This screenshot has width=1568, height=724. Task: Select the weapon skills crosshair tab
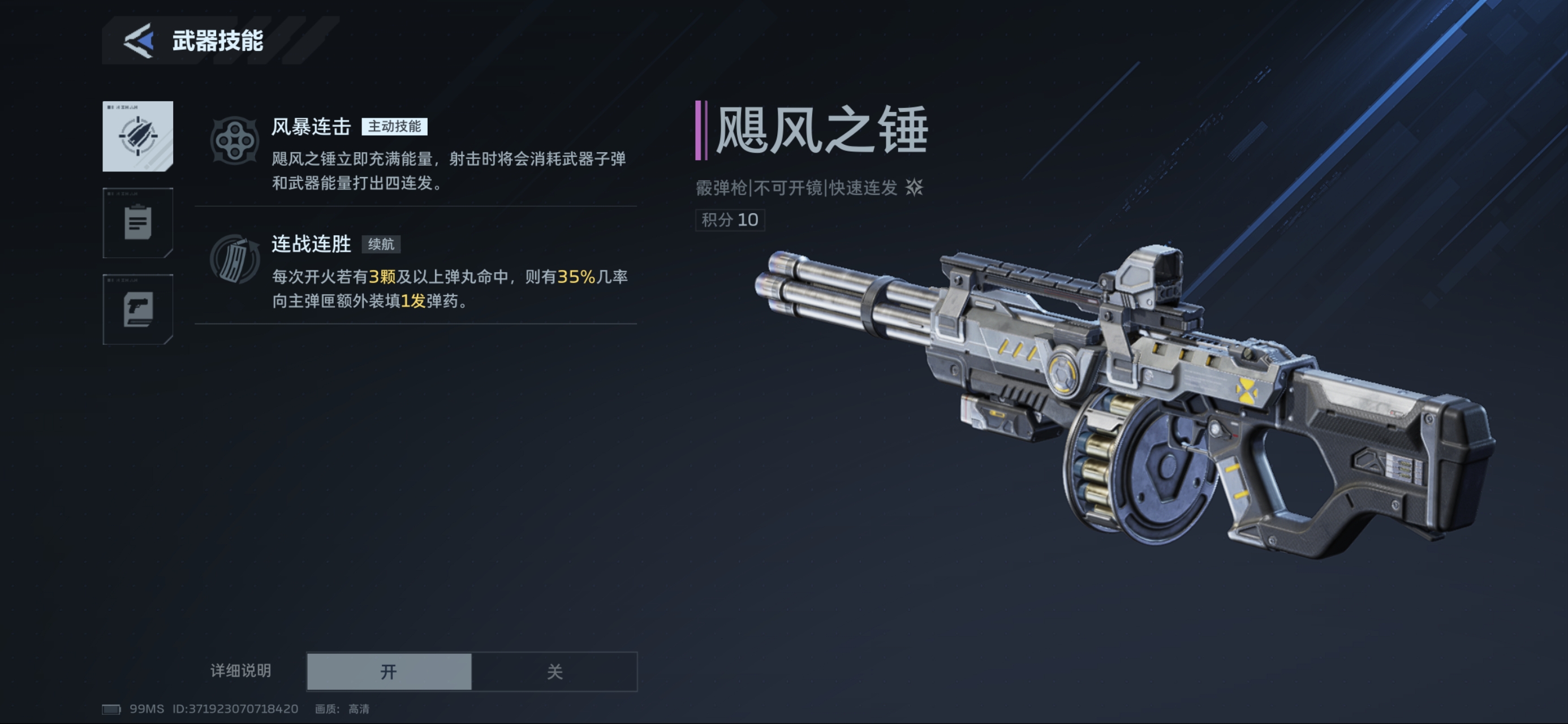137,136
